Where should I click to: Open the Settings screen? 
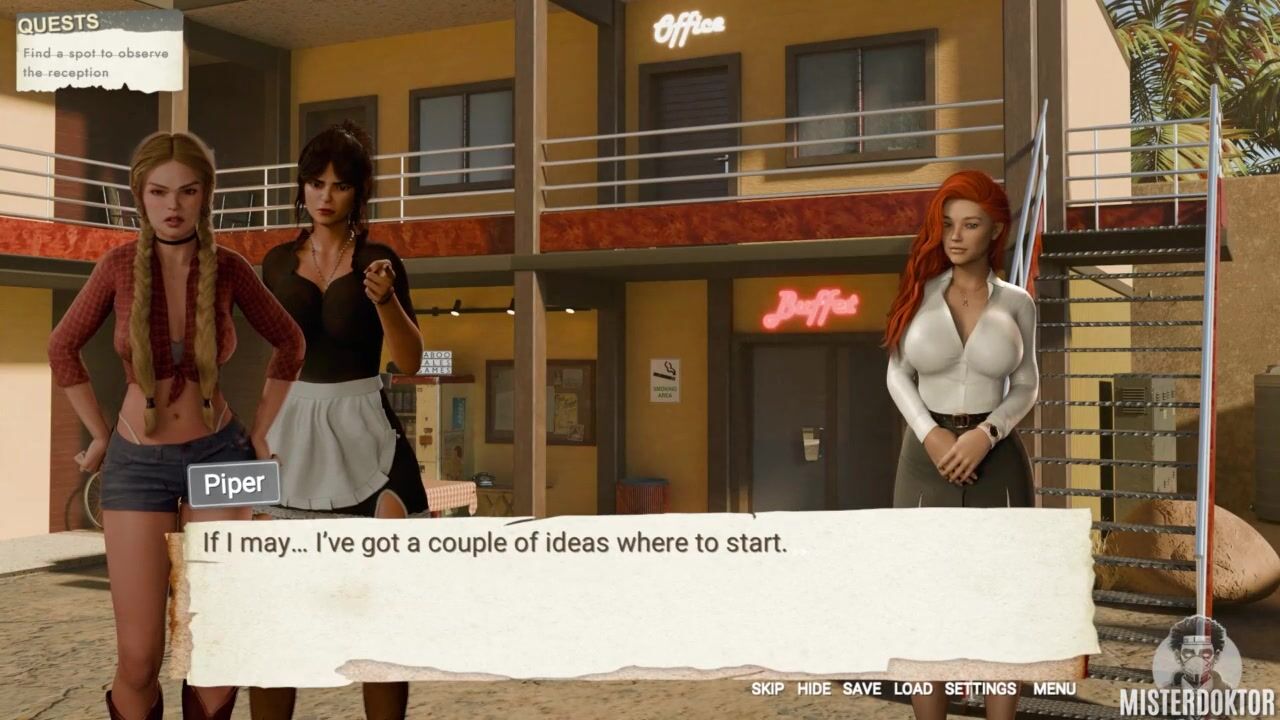pos(980,689)
